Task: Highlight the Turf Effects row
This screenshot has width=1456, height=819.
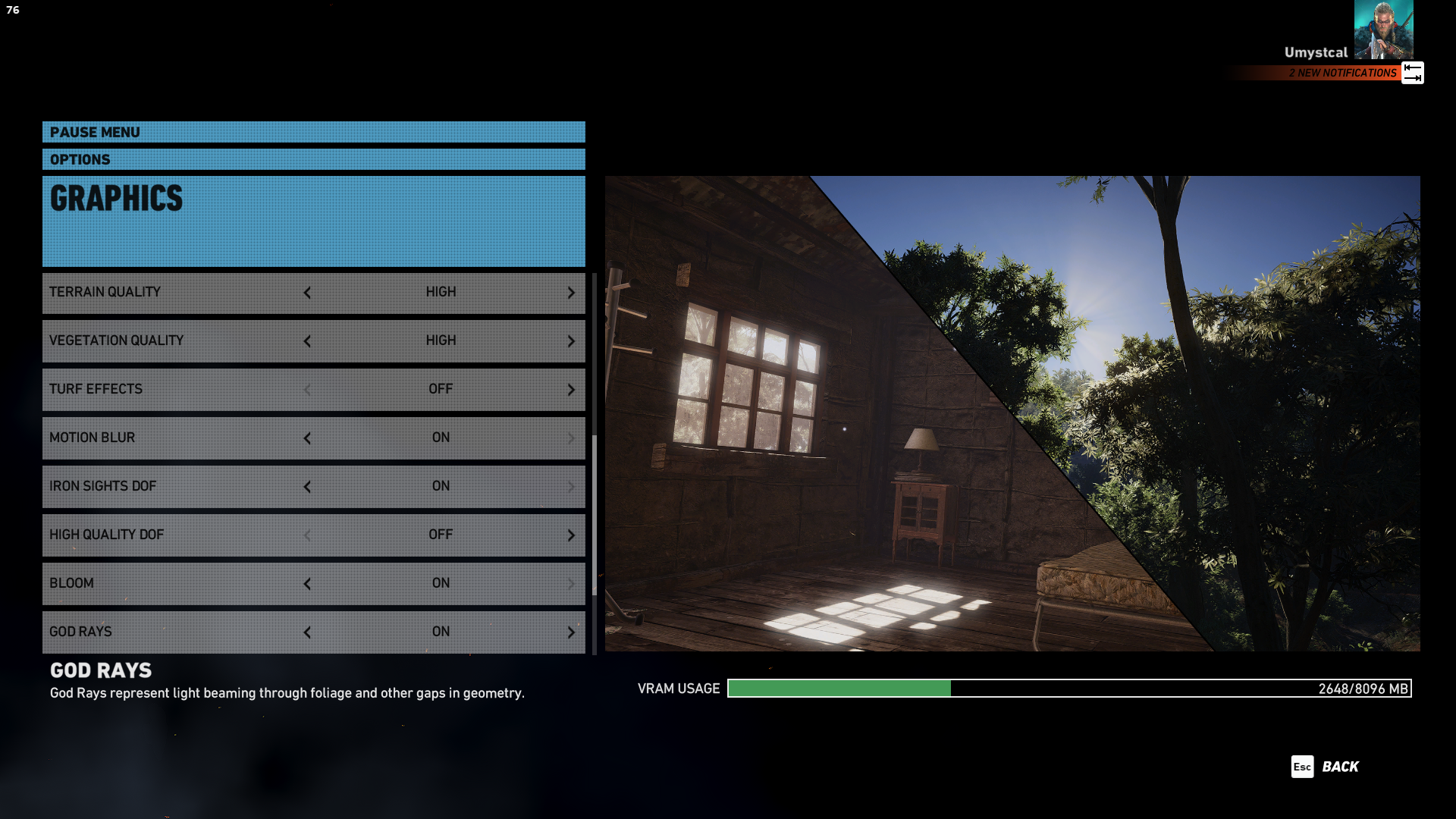Action: [x=174, y=389]
